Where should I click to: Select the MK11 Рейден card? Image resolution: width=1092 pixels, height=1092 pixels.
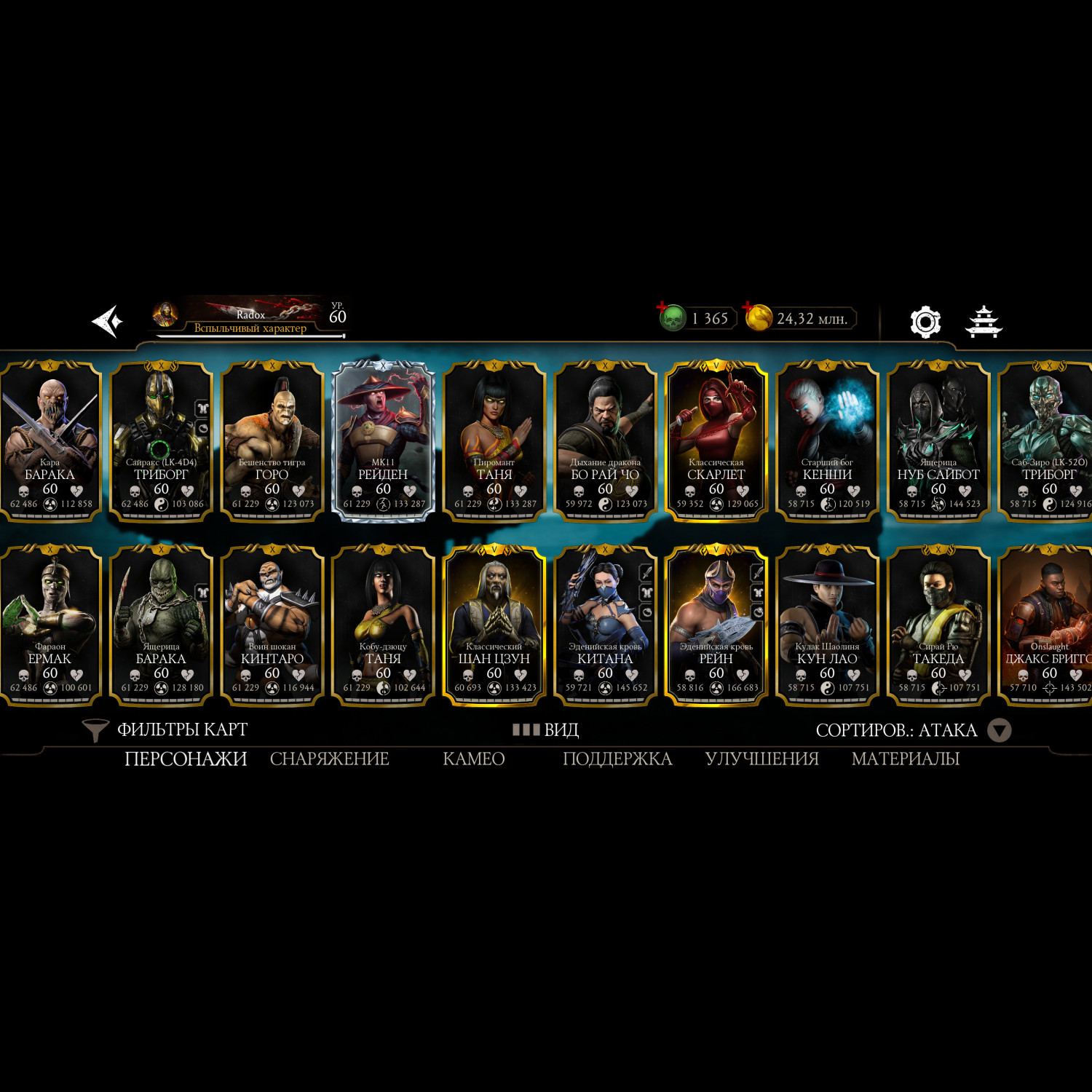383,442
